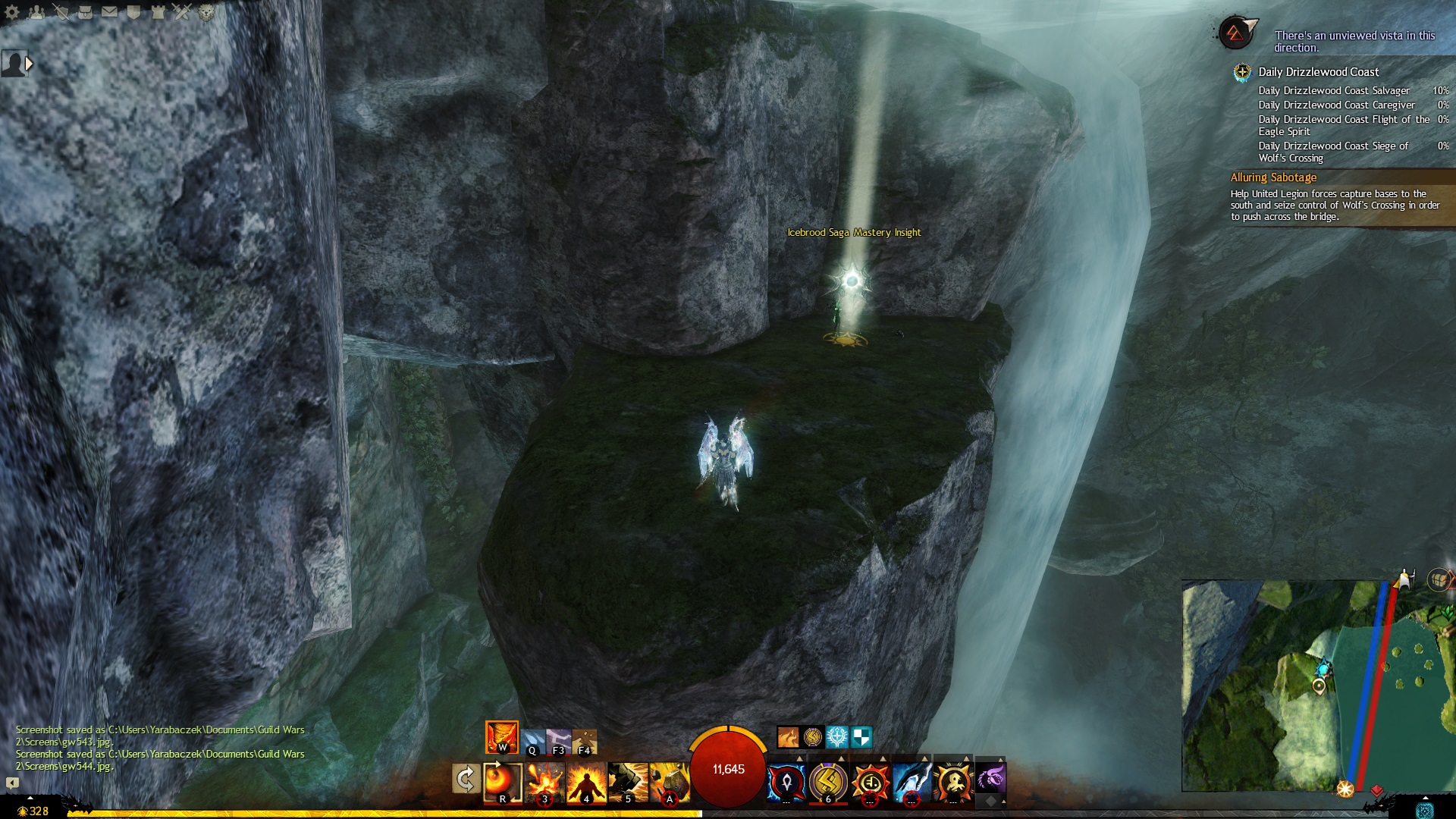The image size is (1456, 819).
Task: Open the inventory bag icon
Action: click(85, 12)
